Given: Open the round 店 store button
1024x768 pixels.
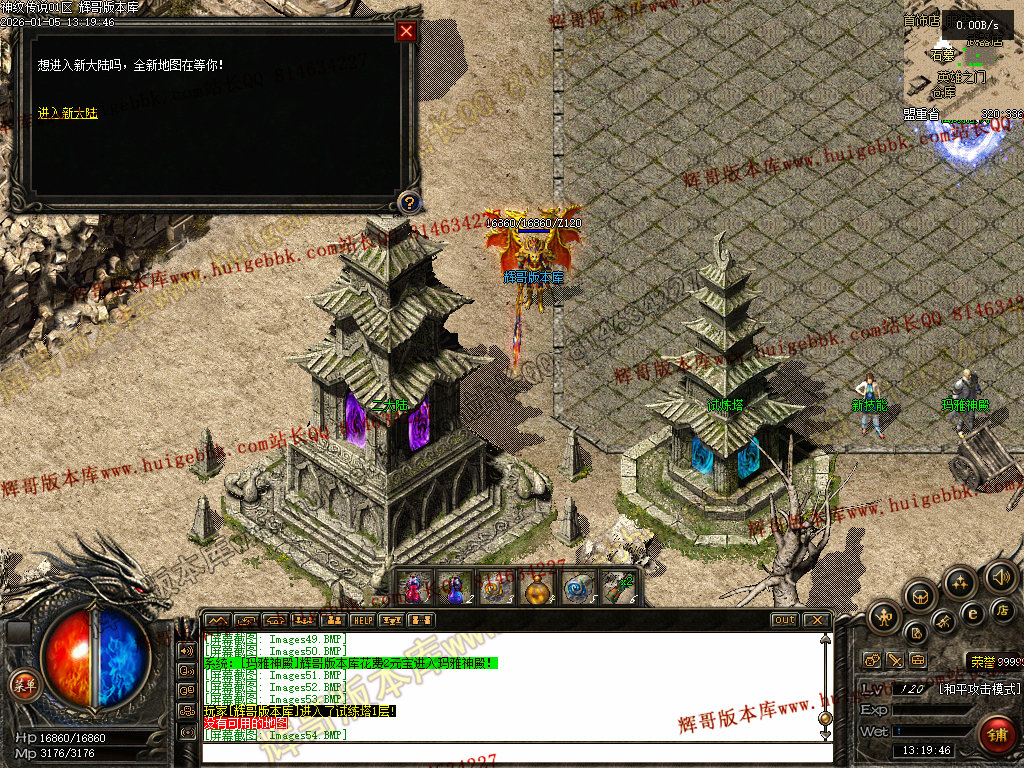Looking at the screenshot, I should pos(1002,610).
